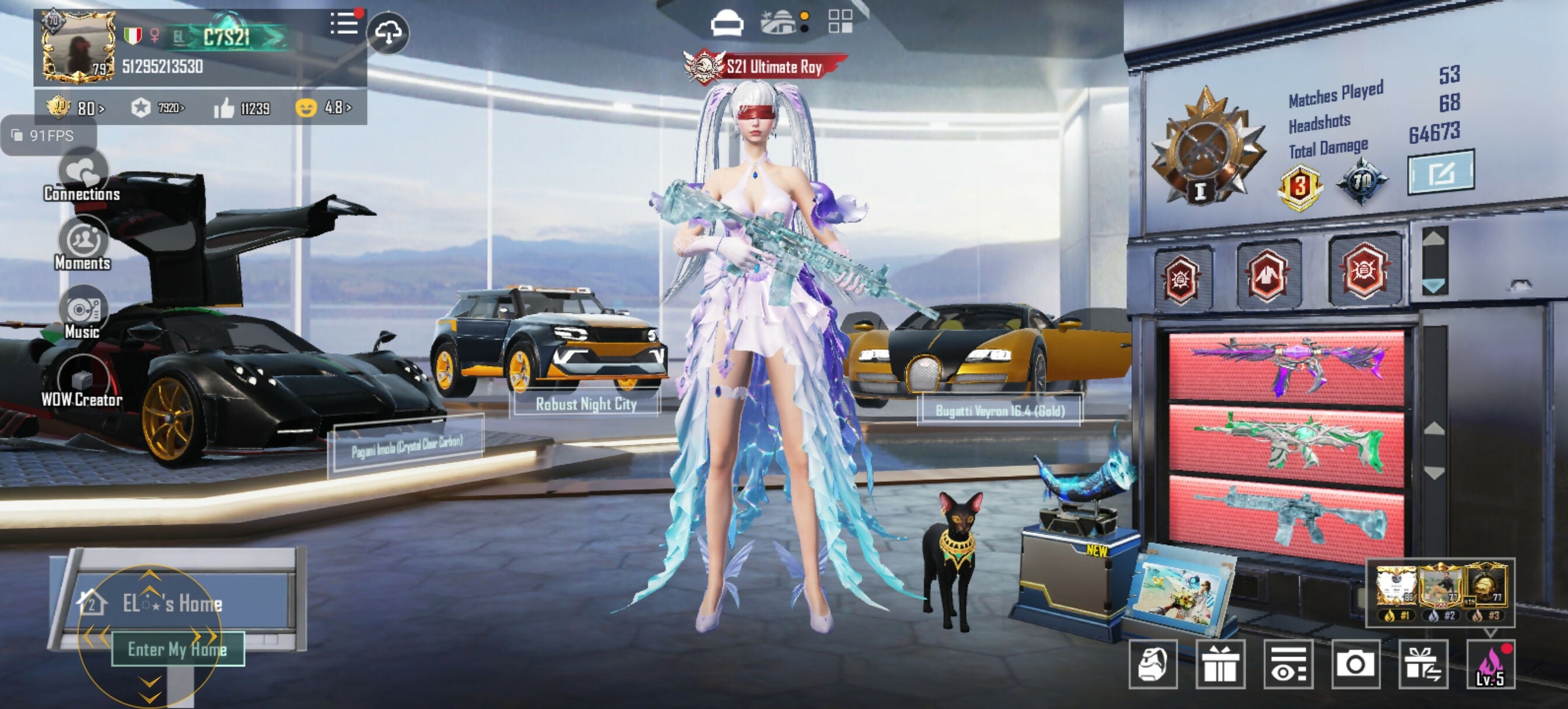Image resolution: width=1568 pixels, height=709 pixels.
Task: Open the pink flame Lv. 5 icon
Action: coord(1490,664)
